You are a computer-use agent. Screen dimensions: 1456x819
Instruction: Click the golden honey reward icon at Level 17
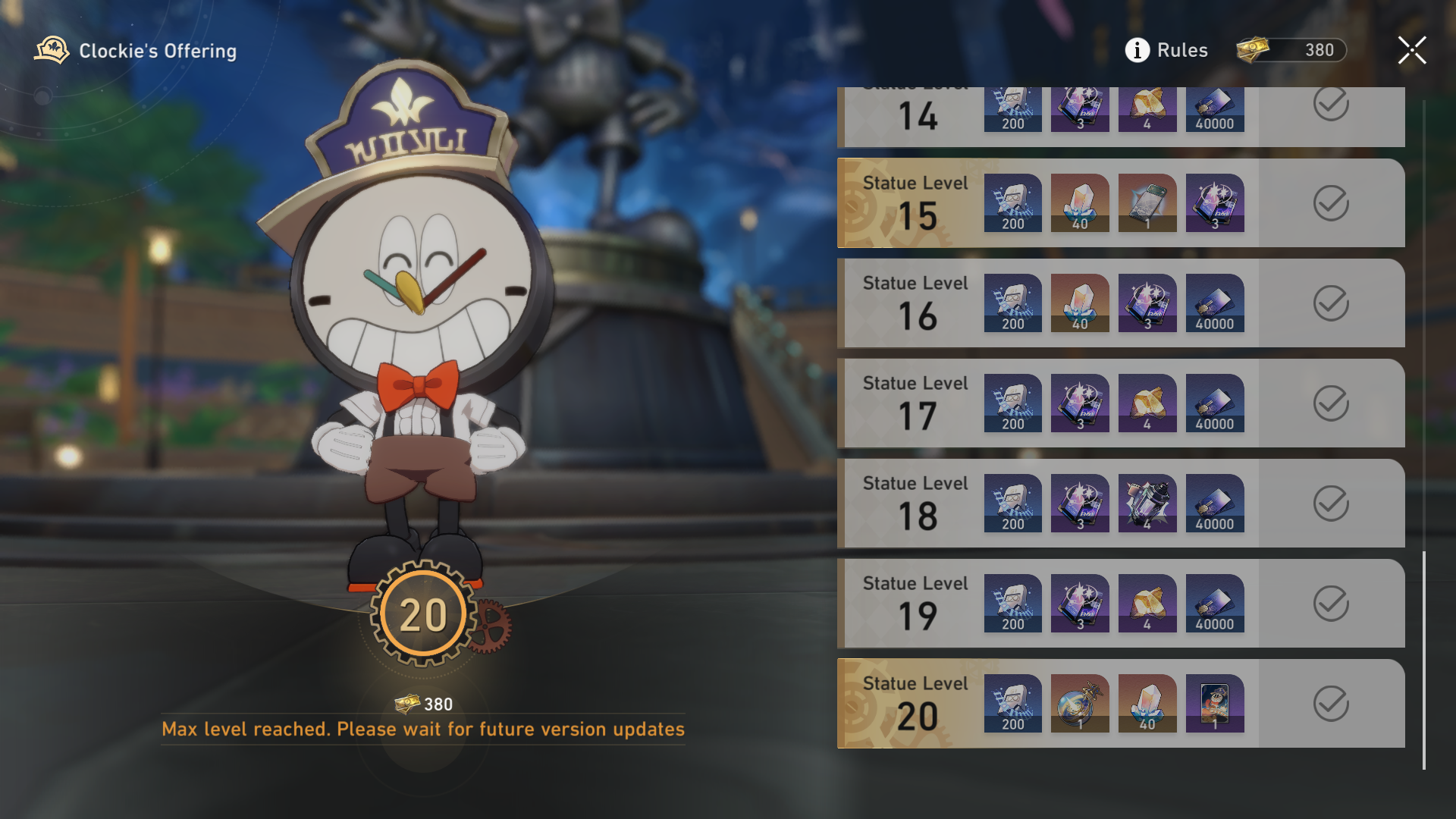click(x=1147, y=403)
